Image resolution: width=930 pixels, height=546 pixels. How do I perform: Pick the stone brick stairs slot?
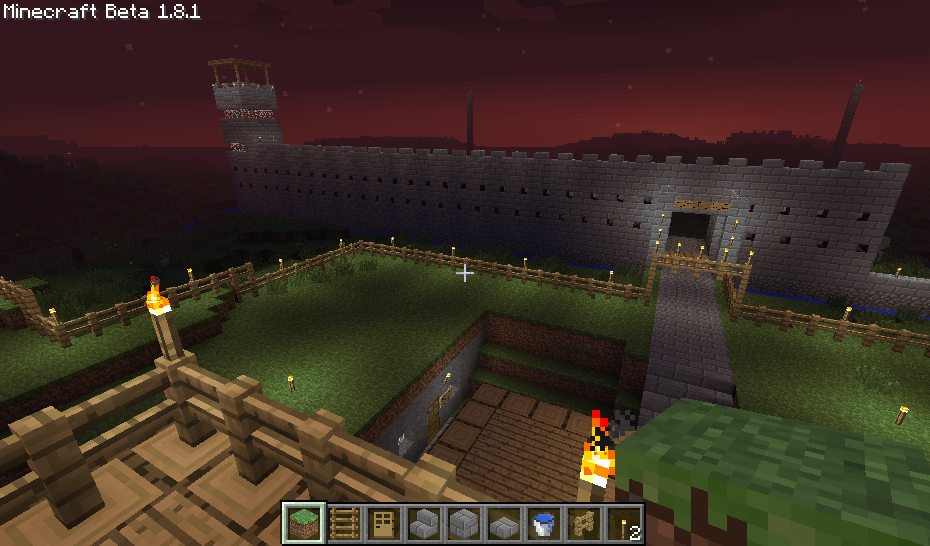pyautogui.click(x=424, y=523)
